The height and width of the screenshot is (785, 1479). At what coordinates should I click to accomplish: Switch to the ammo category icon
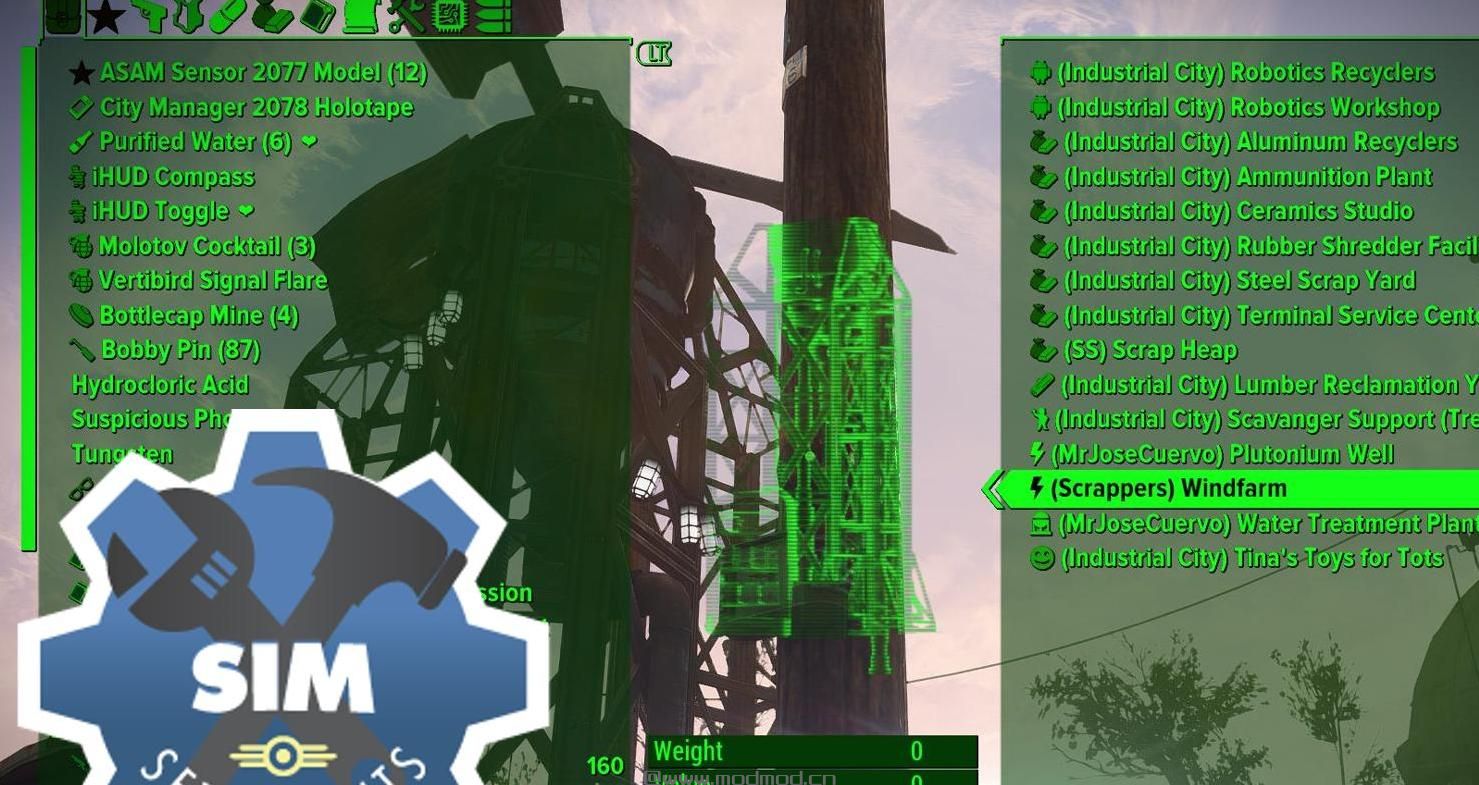click(490, 17)
